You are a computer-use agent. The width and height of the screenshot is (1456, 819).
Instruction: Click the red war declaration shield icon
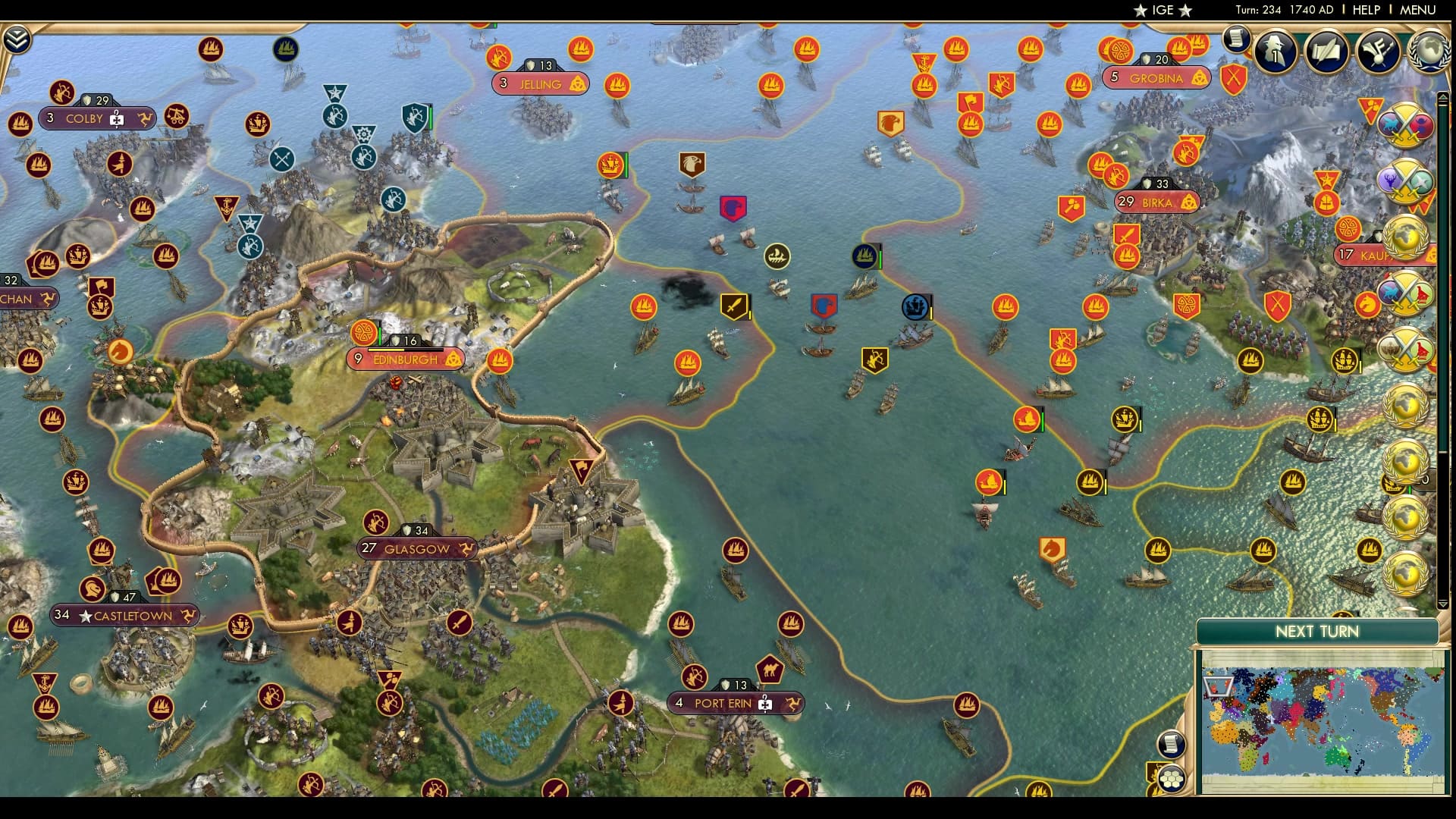pyautogui.click(x=1234, y=78)
